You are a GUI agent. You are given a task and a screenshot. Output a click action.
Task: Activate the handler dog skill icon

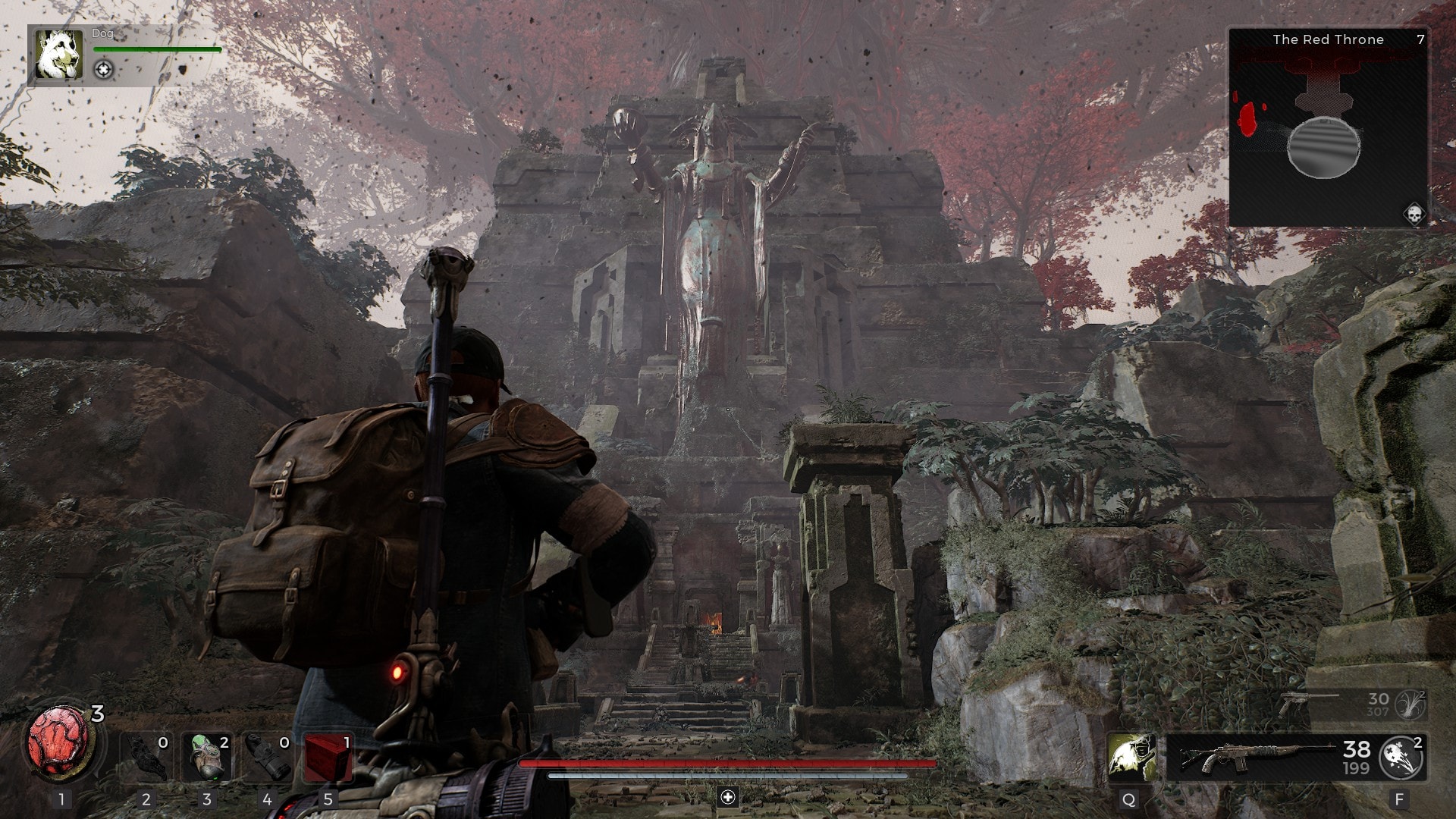[x=1130, y=757]
